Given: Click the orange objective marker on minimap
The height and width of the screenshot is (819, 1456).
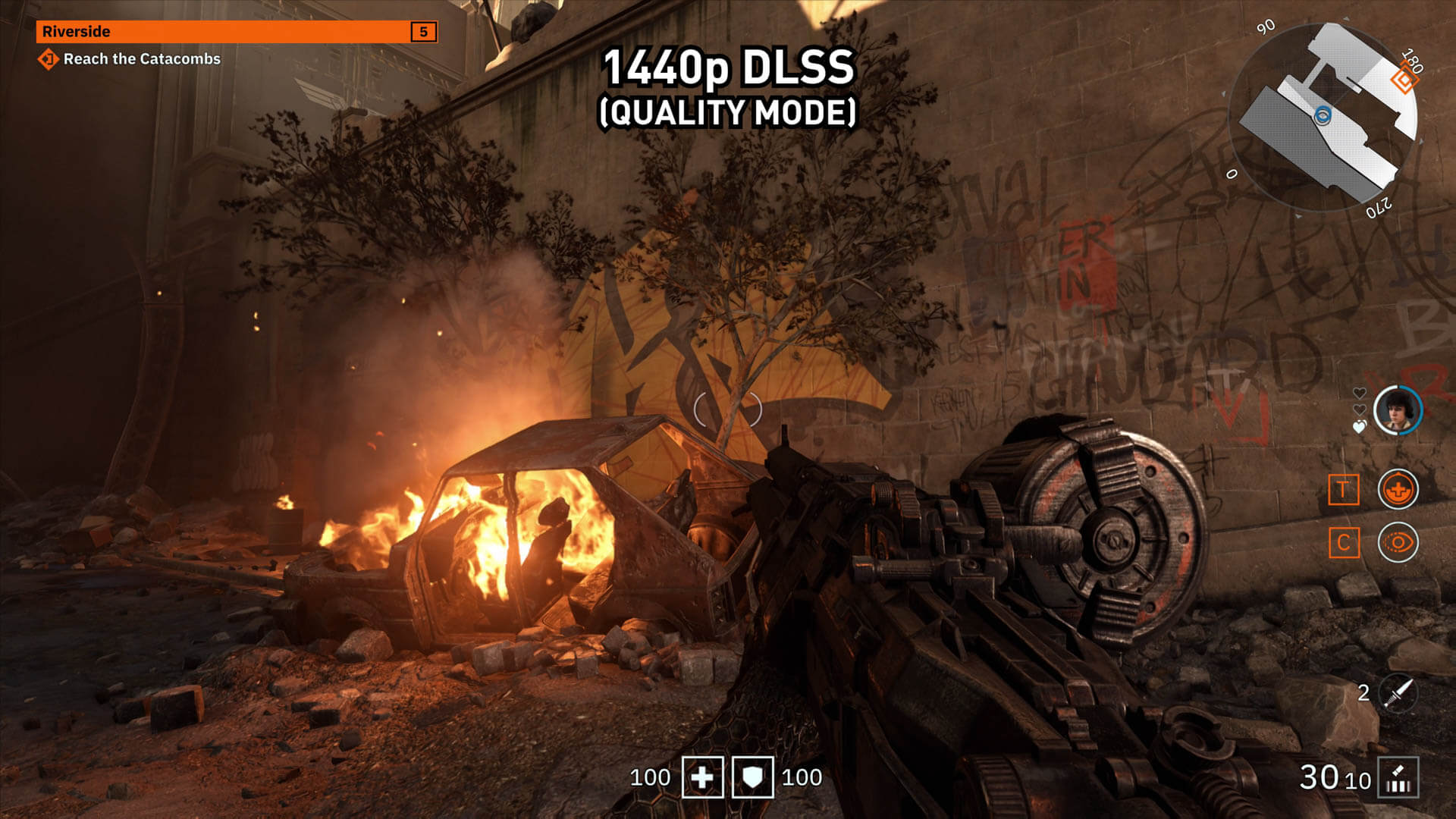Looking at the screenshot, I should coord(1404,80).
